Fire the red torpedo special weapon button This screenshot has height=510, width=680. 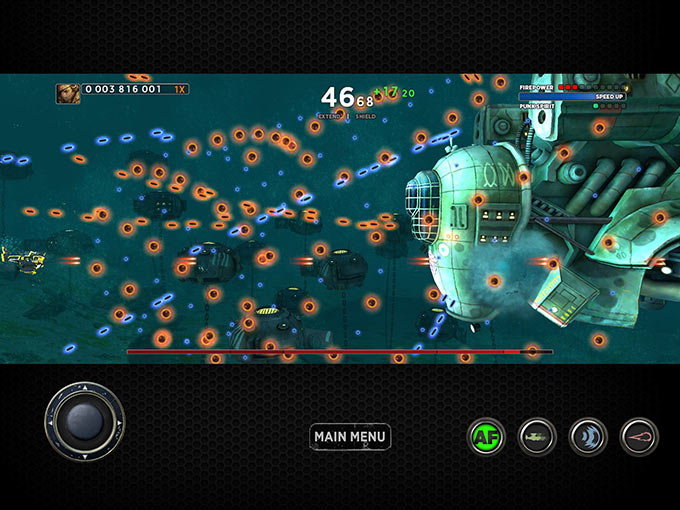coord(639,437)
